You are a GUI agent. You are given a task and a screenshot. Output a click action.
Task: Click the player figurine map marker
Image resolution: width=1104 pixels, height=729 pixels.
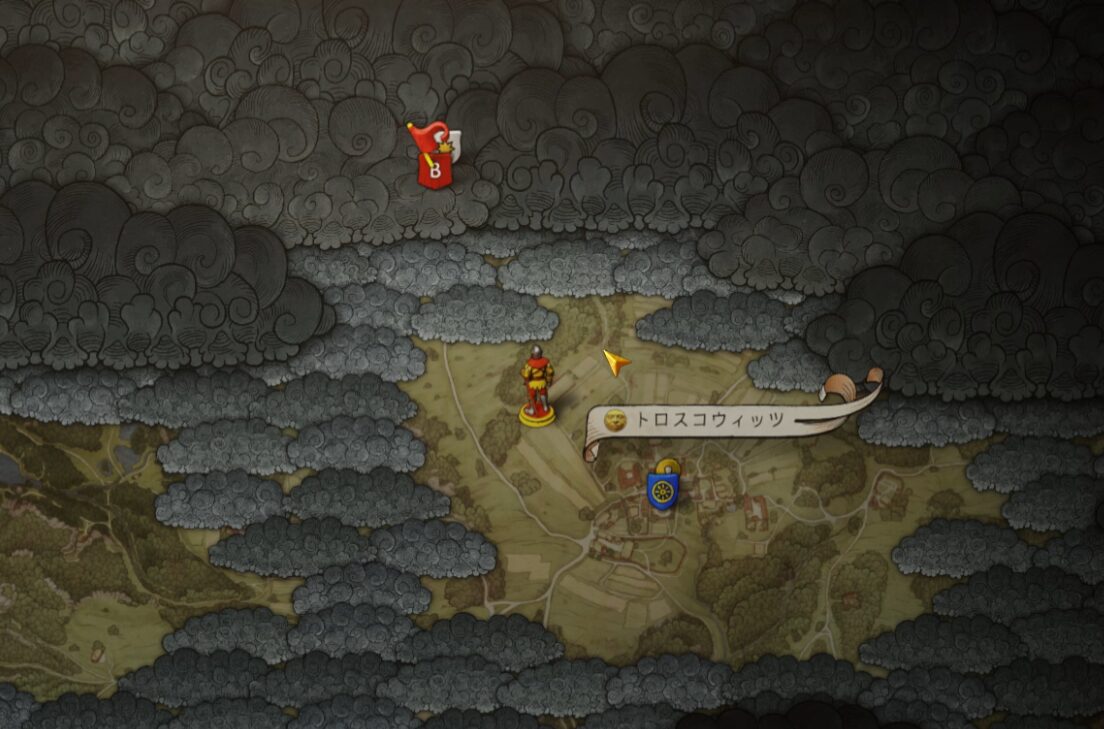coord(538,385)
